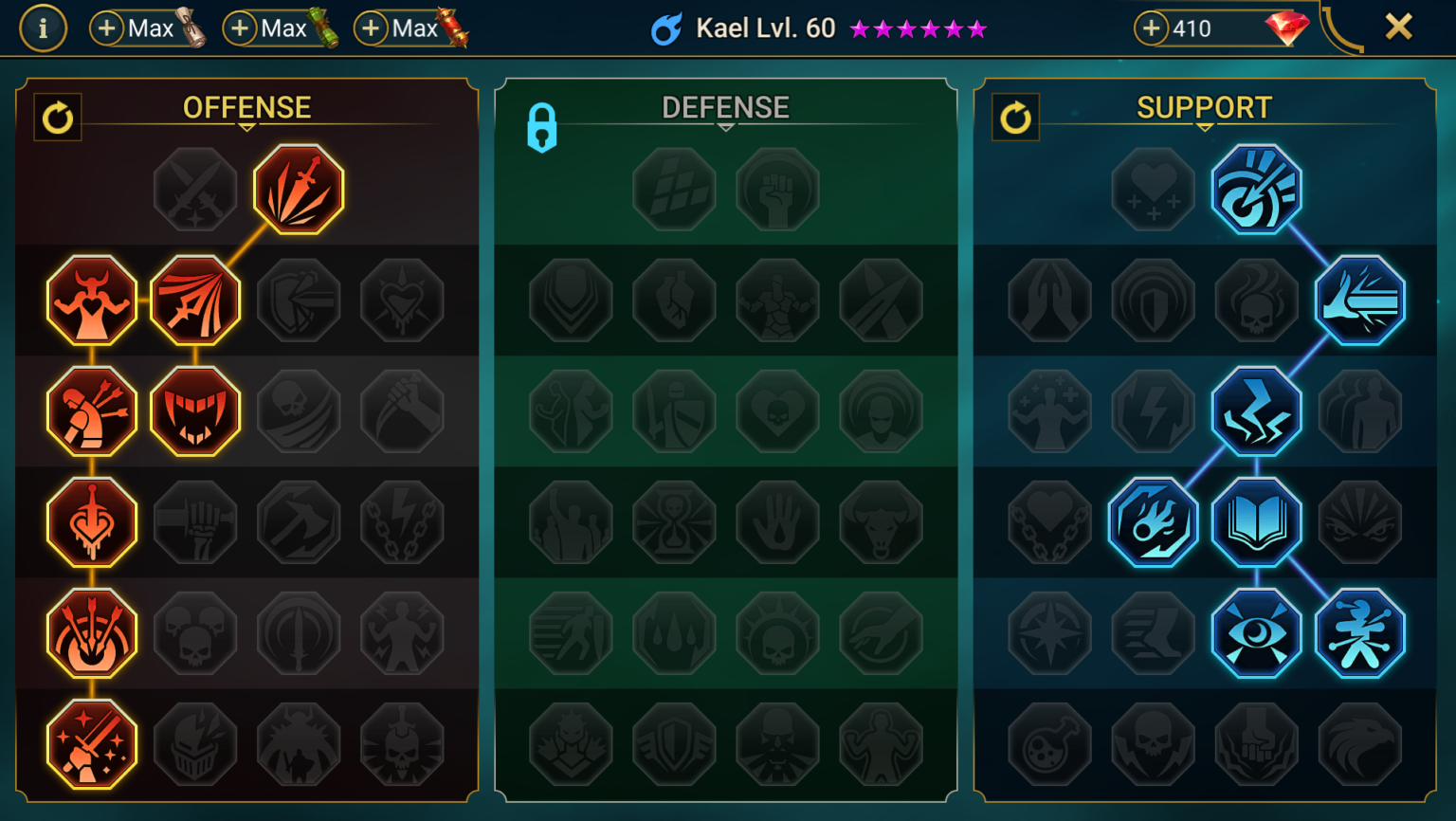Switch to the Support mastery tree
The height and width of the screenshot is (821, 1456).
pos(1202,107)
